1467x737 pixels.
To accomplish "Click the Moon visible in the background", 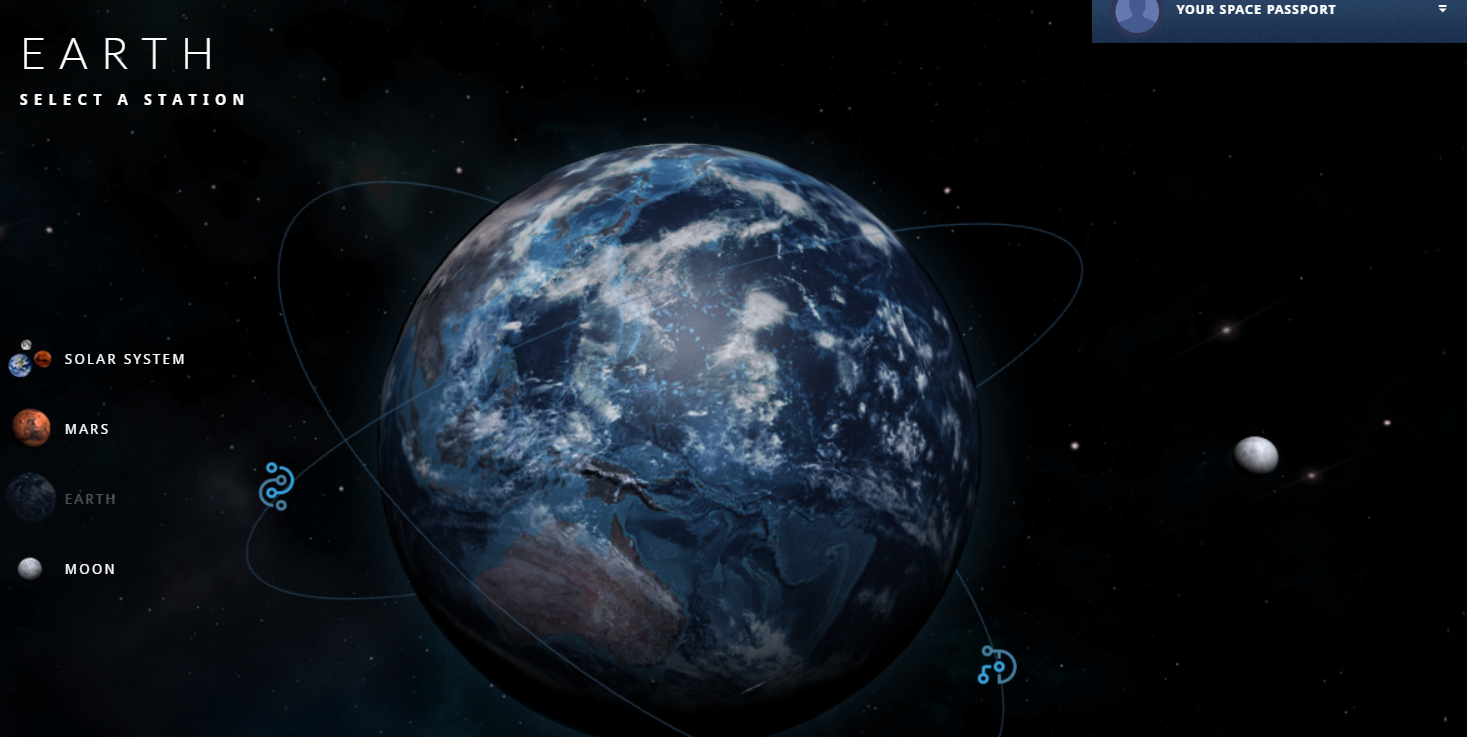I will tap(1258, 455).
